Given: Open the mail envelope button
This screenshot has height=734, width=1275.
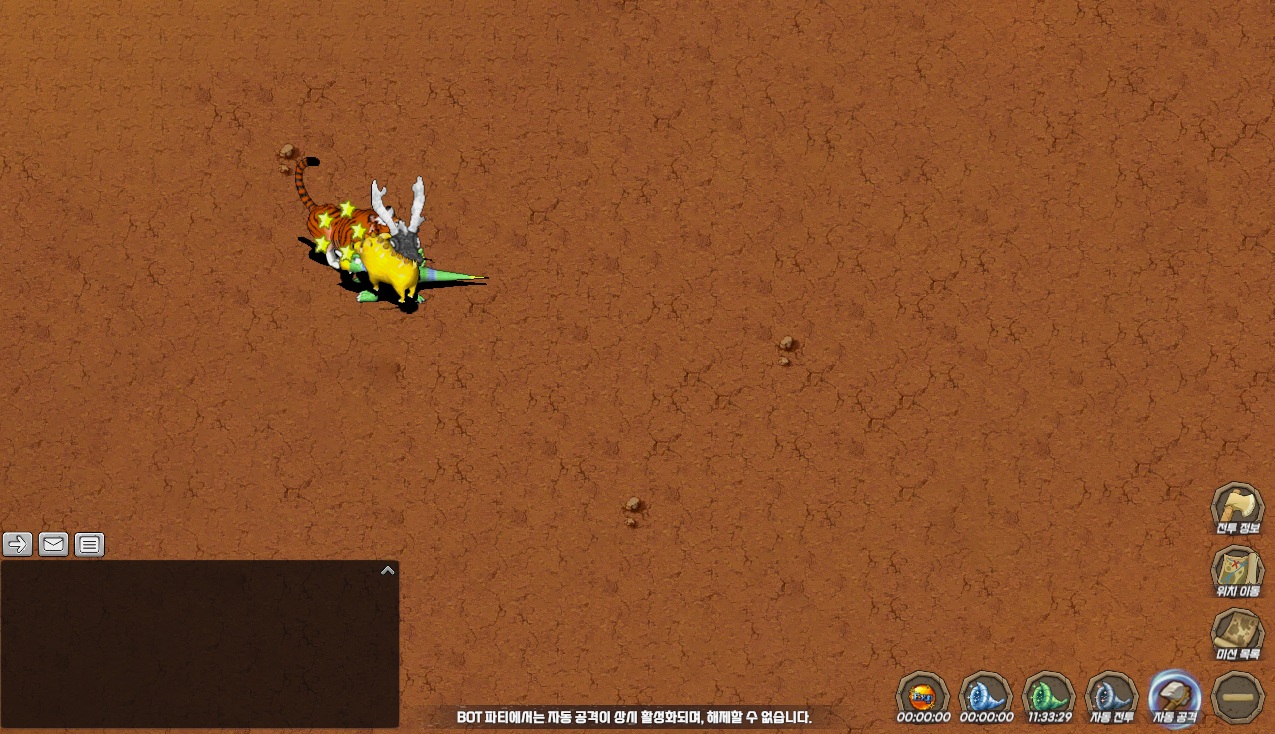Looking at the screenshot, I should [54, 544].
